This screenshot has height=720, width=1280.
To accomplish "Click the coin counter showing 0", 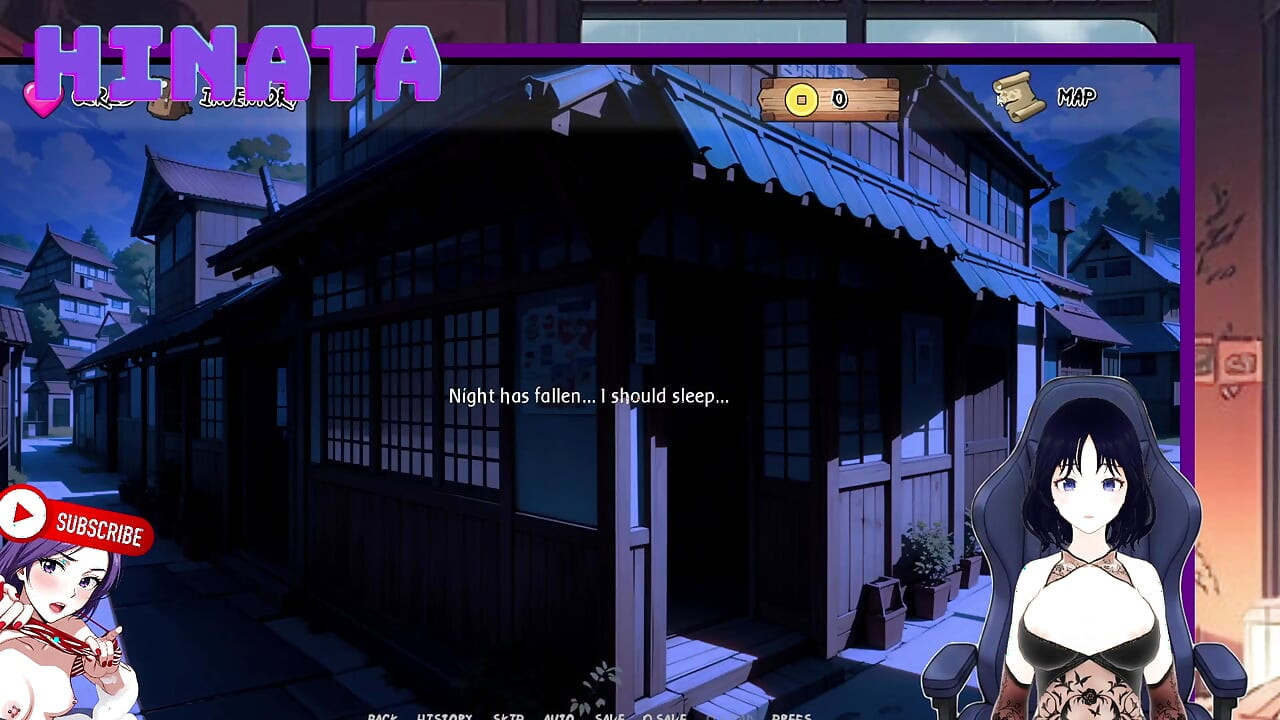I will (839, 99).
